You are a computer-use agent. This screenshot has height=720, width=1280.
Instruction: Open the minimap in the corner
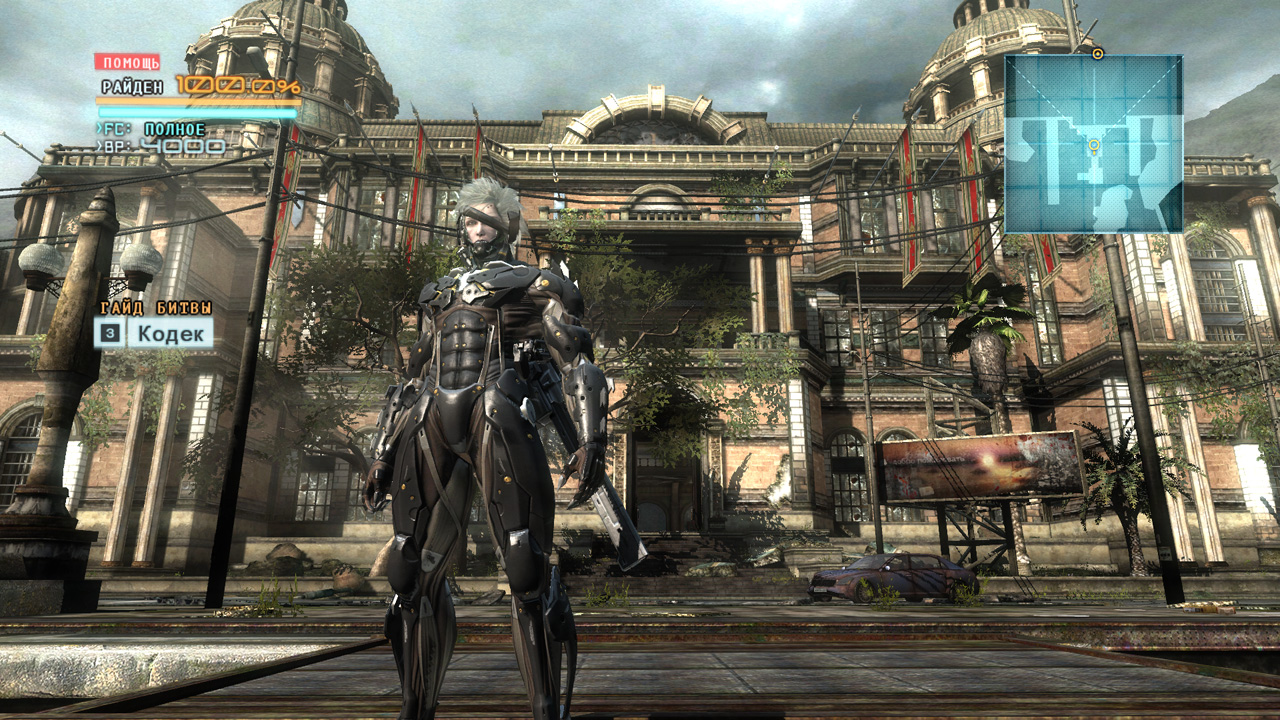[x=1093, y=144]
